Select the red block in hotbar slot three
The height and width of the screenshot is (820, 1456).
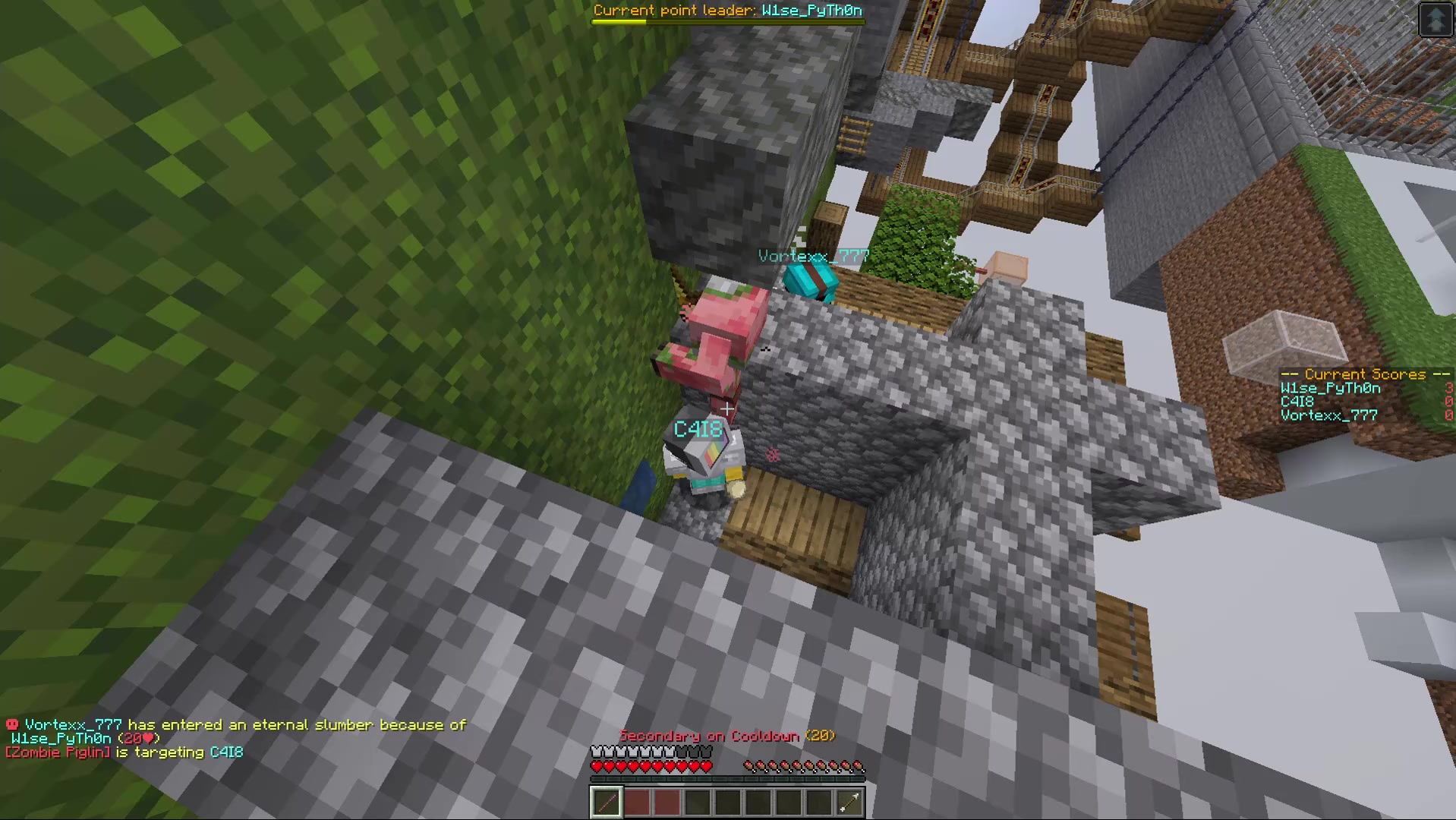pos(667,801)
